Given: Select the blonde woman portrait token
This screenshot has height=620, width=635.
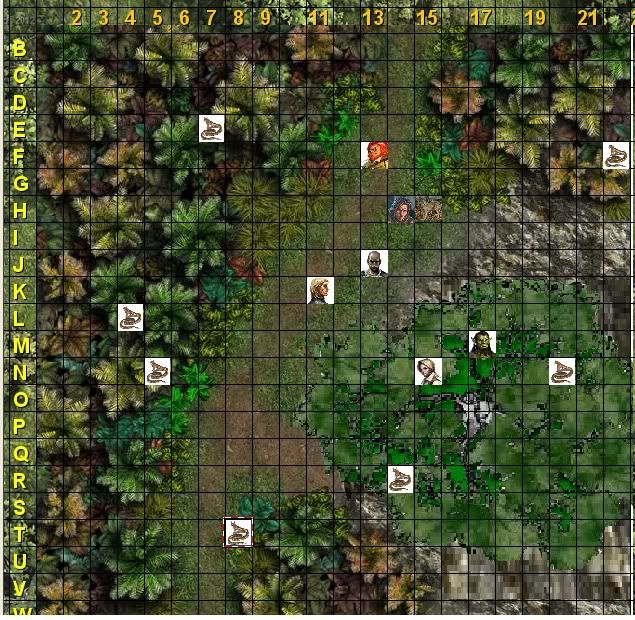Looking at the screenshot, I should point(428,371).
